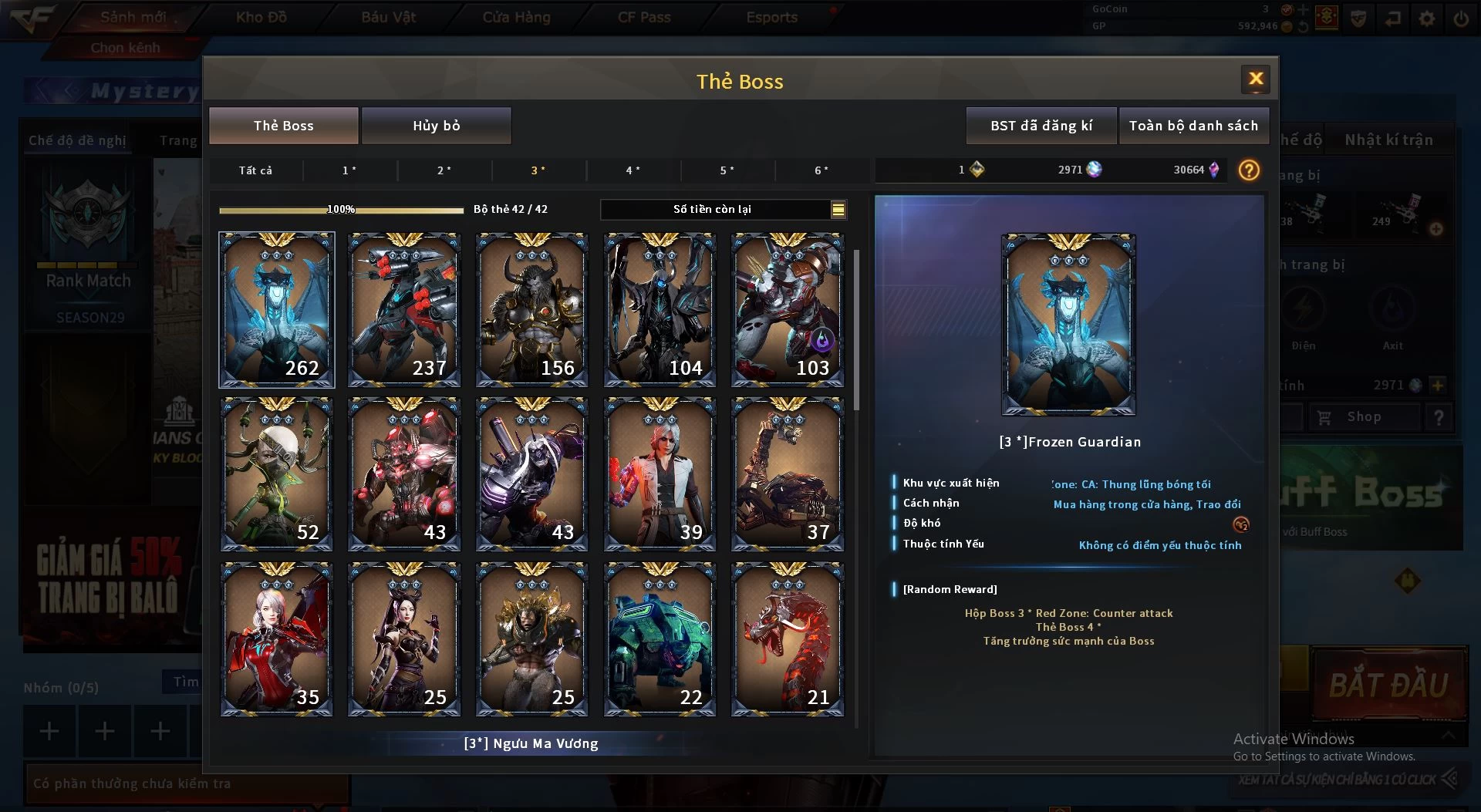Select the 1-star filter tab
Screen dimensions: 1481x812
pos(349,170)
